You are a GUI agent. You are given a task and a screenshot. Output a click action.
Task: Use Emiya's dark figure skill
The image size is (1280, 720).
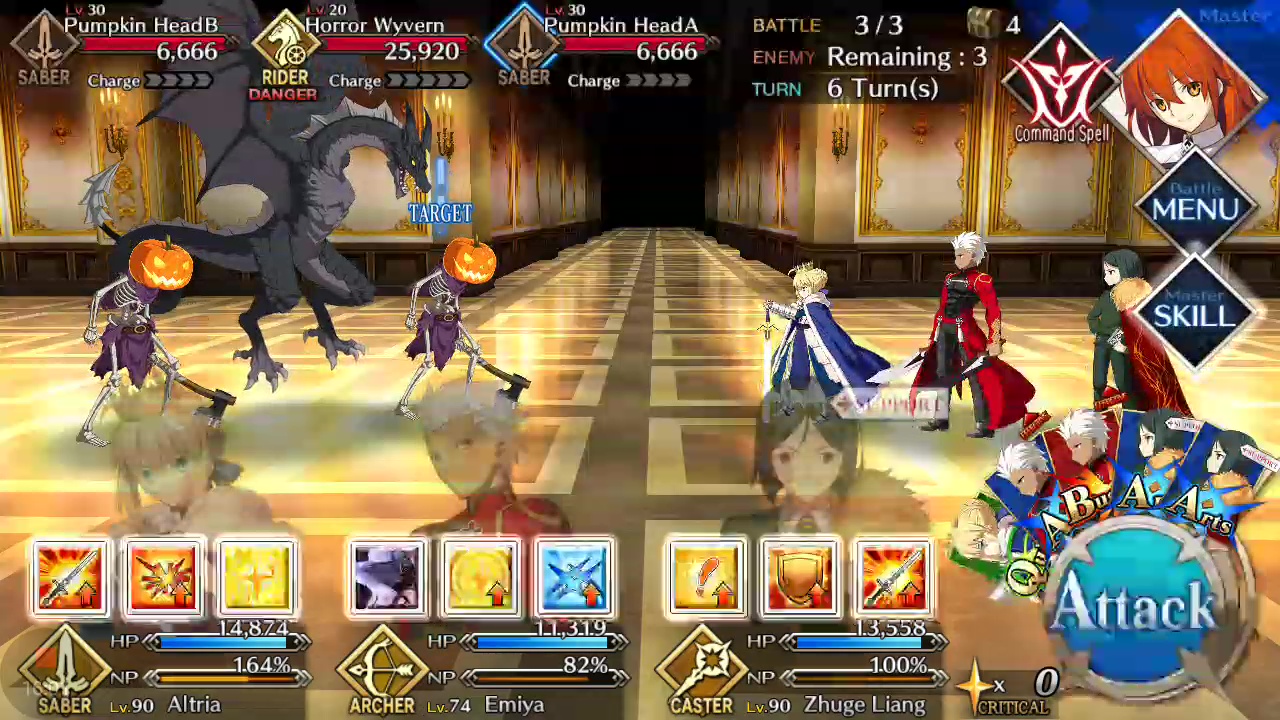[x=387, y=578]
